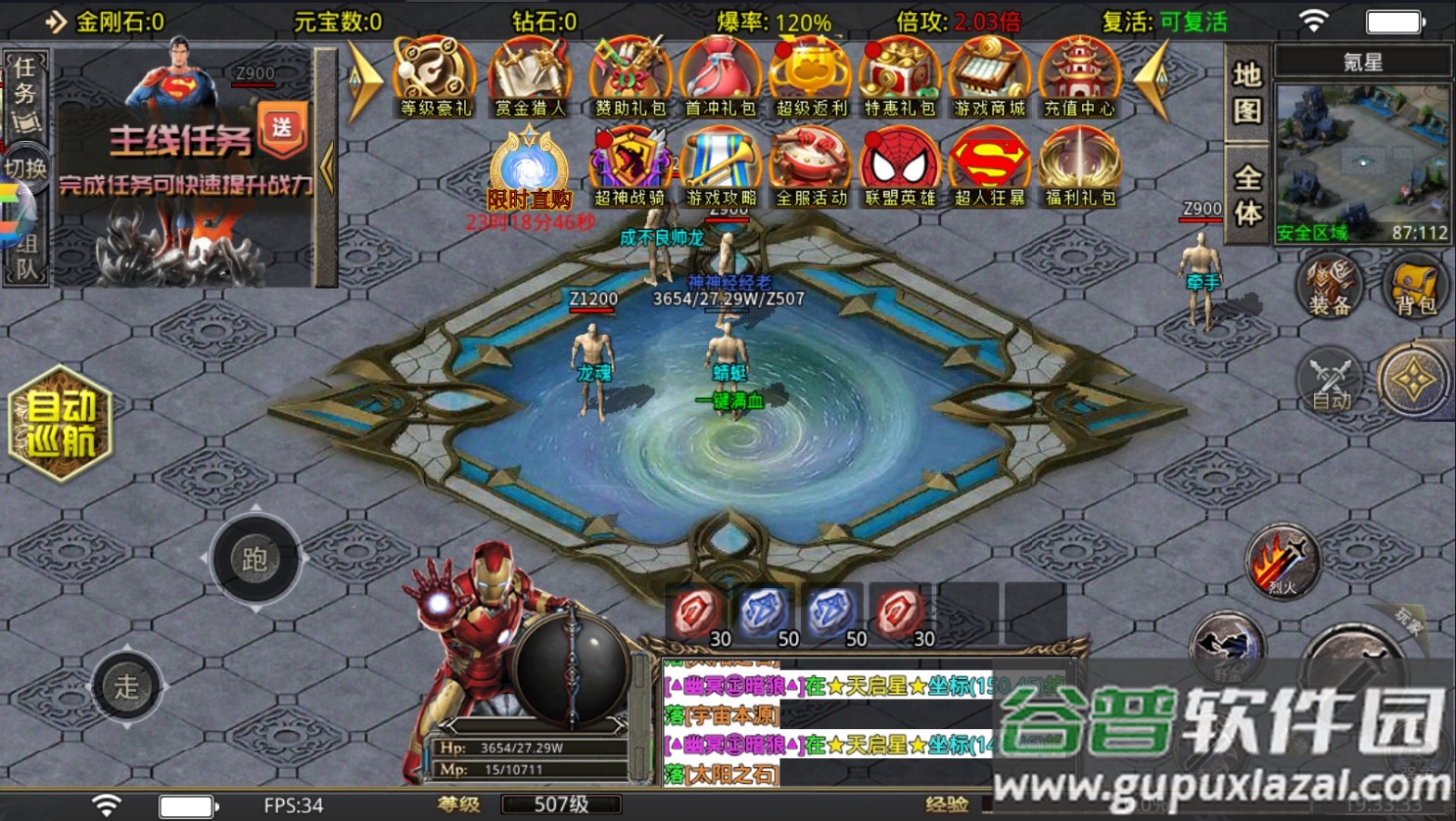The width and height of the screenshot is (1456, 821).
Task: Open the 地图 map tab
Action: 1247,93
